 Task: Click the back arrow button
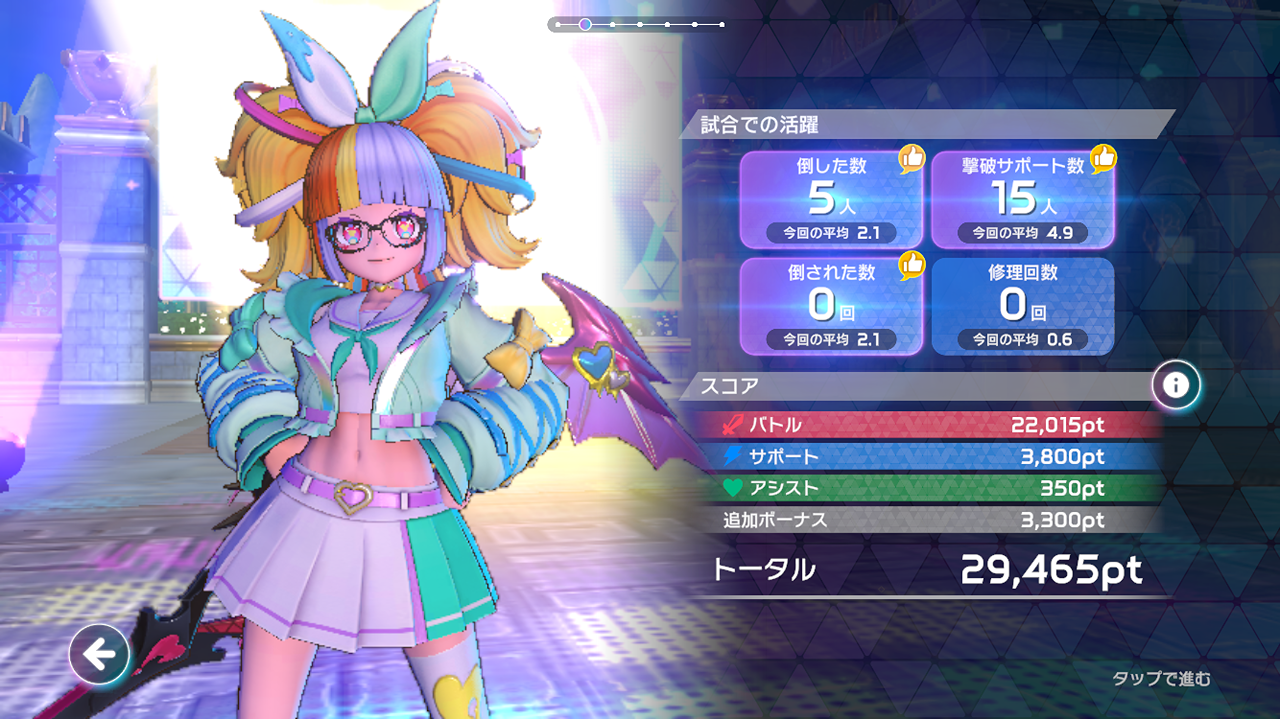tap(98, 655)
